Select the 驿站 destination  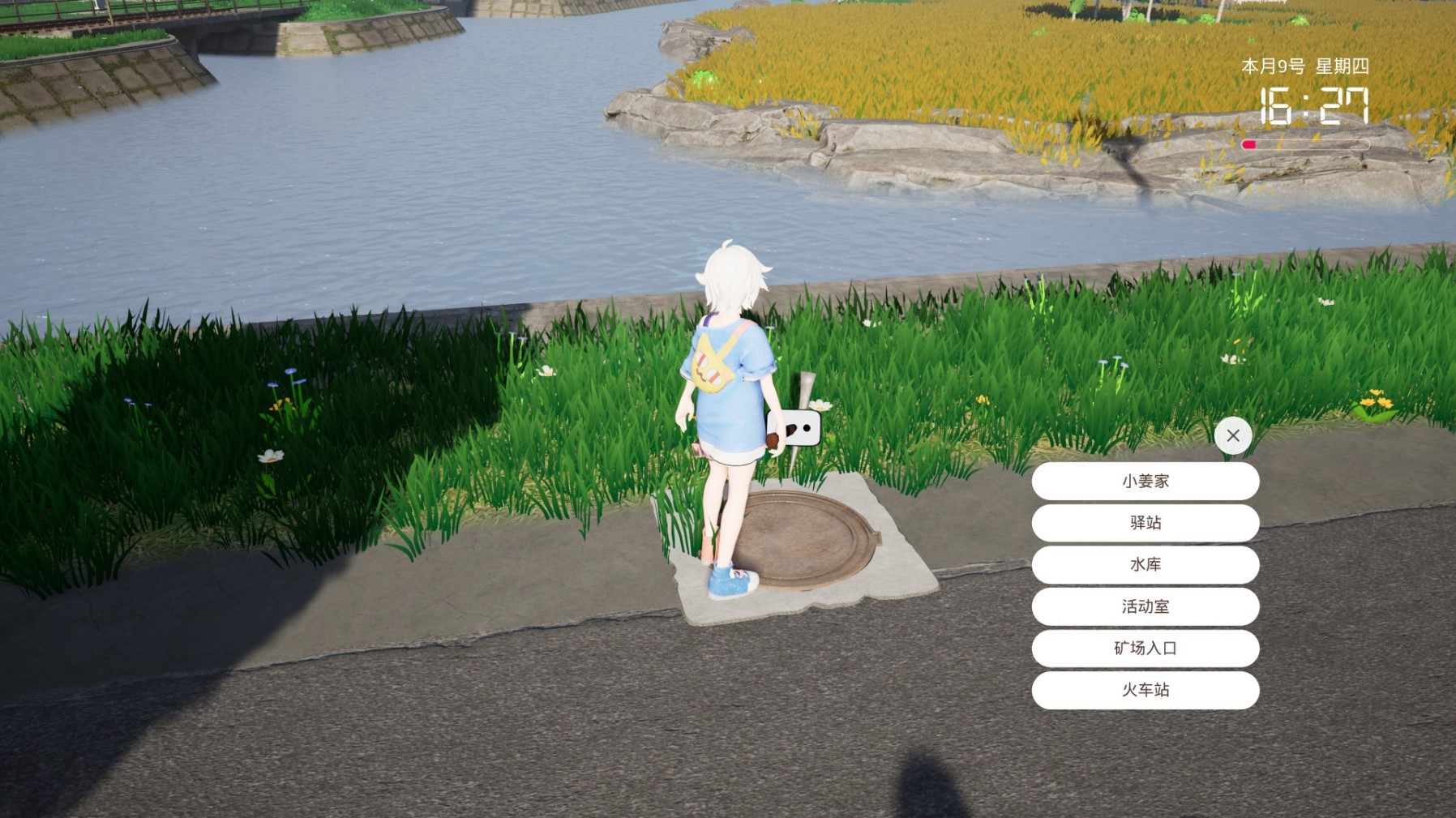click(1145, 523)
